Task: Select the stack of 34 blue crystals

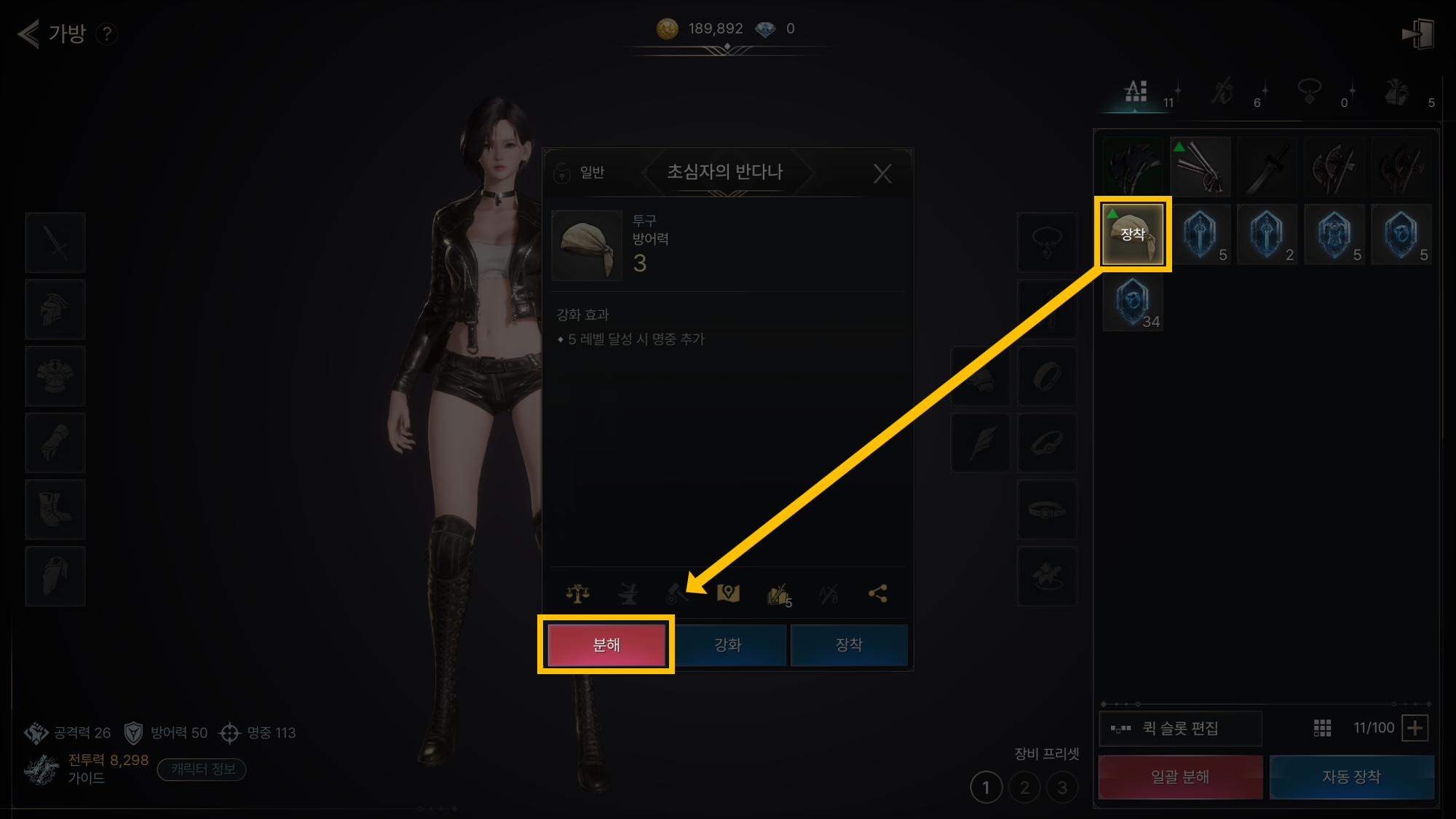Action: [x=1133, y=301]
